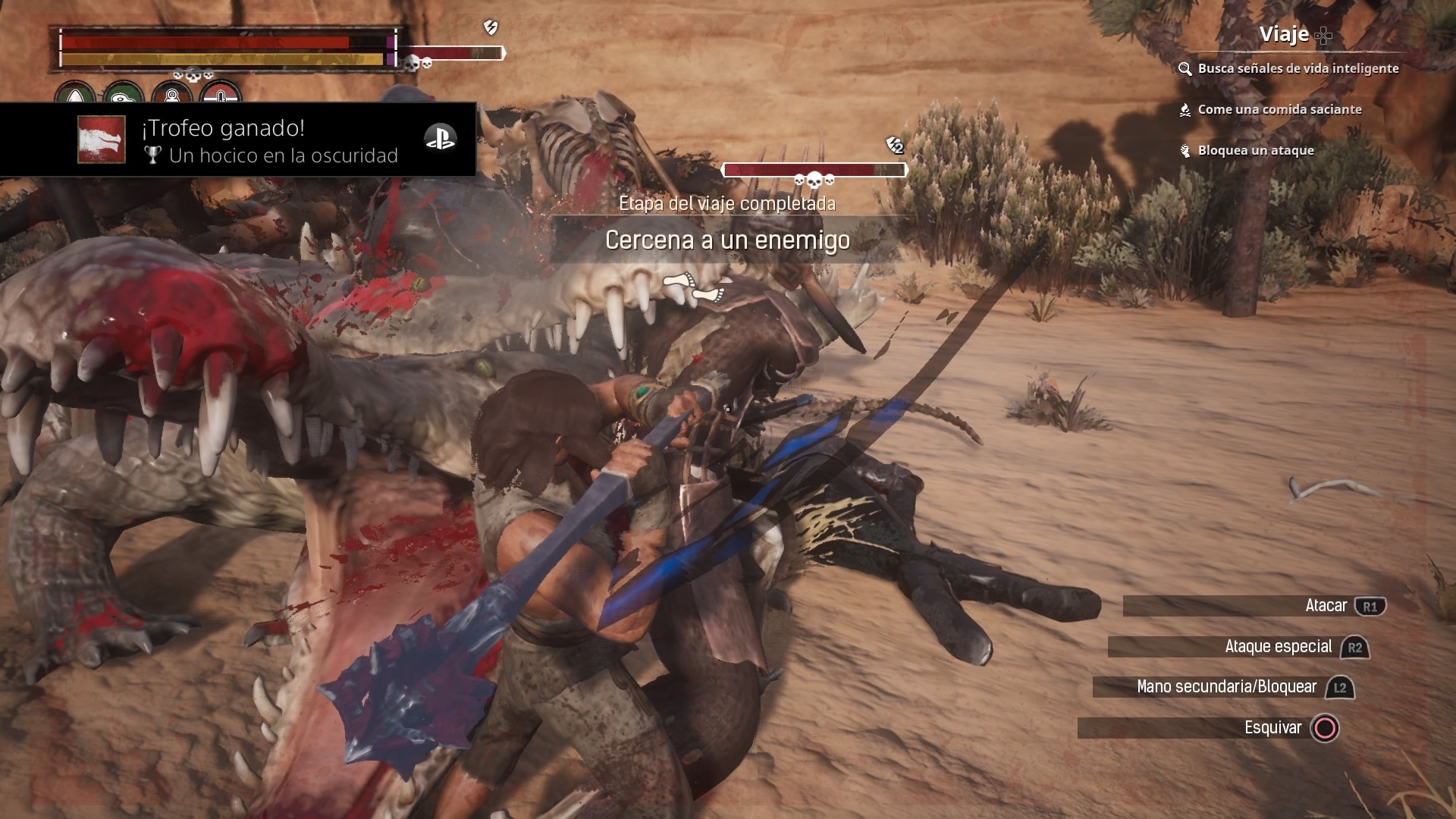This screenshot has width=1456, height=819.
Task: Click the trophy thumbnail image in the notification
Action: pos(101,140)
